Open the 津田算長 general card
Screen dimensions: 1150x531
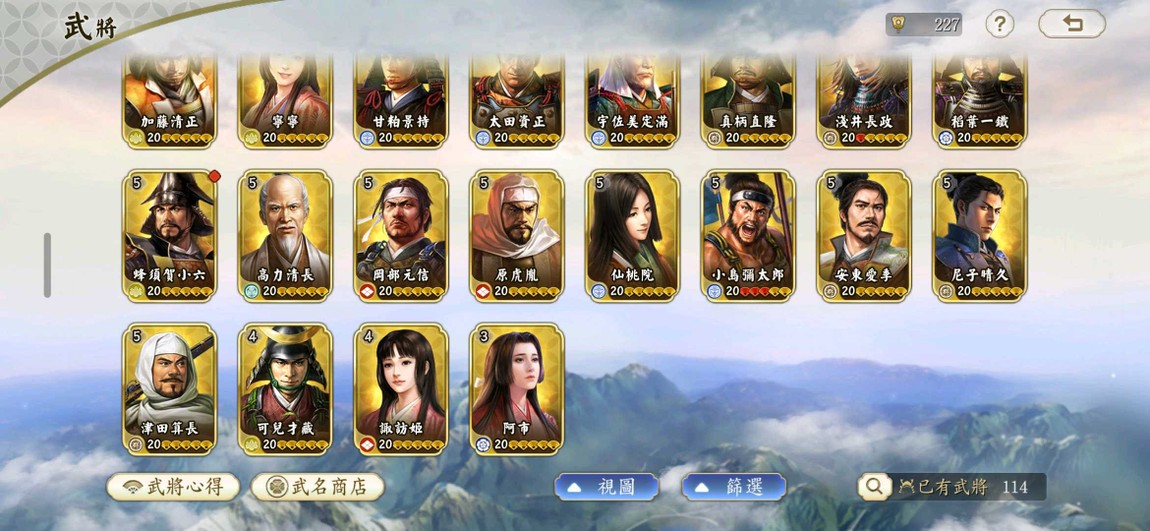pyautogui.click(x=170, y=388)
